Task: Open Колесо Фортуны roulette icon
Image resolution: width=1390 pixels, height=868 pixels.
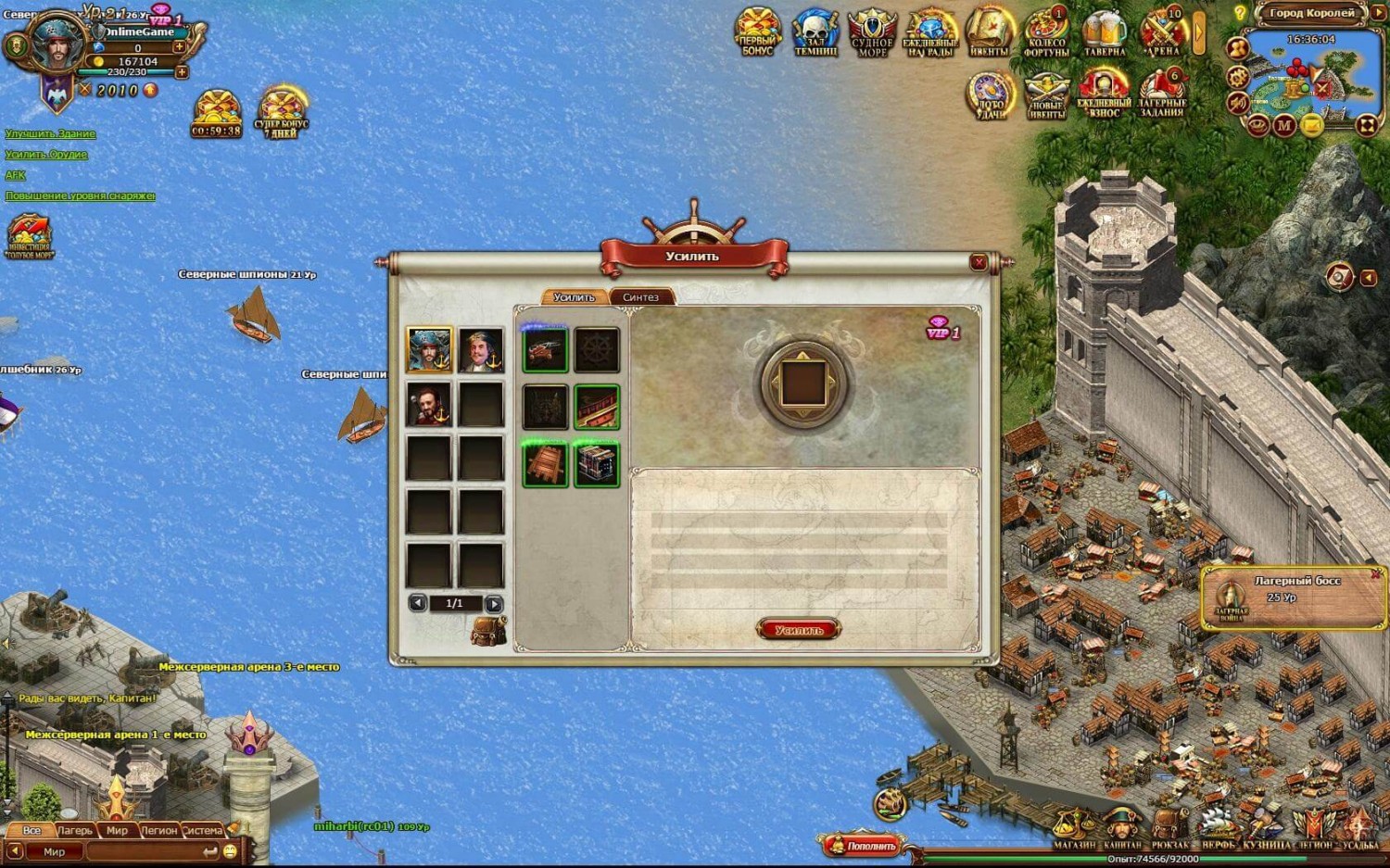Action: pyautogui.click(x=1047, y=35)
